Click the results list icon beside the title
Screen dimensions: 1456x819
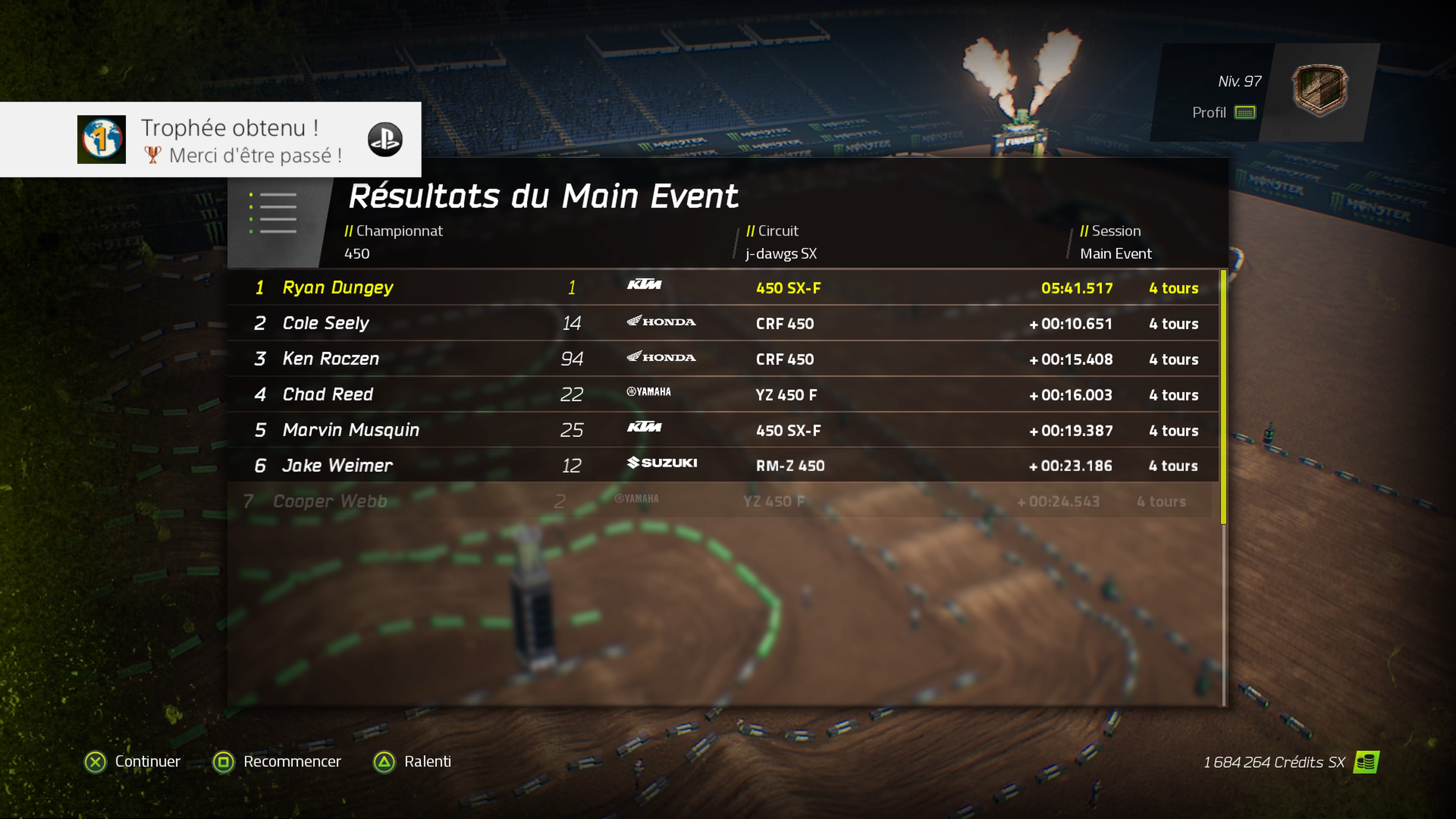pos(273,213)
